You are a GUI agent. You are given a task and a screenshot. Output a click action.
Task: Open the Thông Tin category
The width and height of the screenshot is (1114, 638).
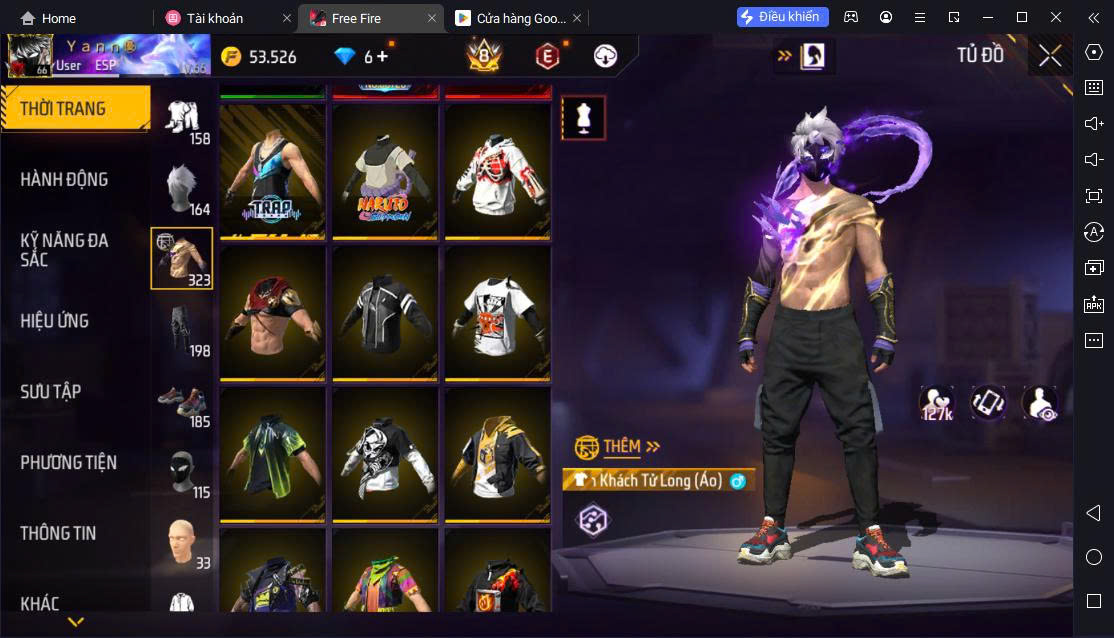click(58, 534)
